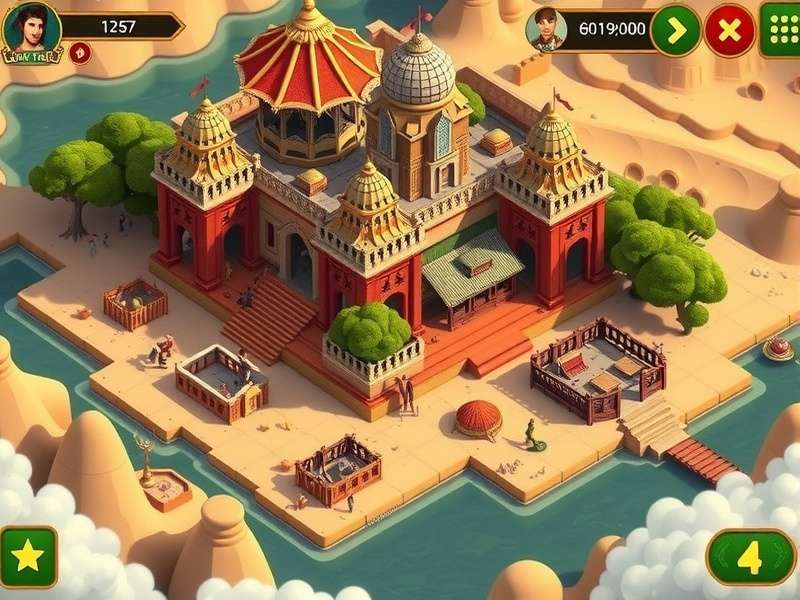800x600 pixels.
Task: Click the green arrow next button
Action: coord(676,31)
